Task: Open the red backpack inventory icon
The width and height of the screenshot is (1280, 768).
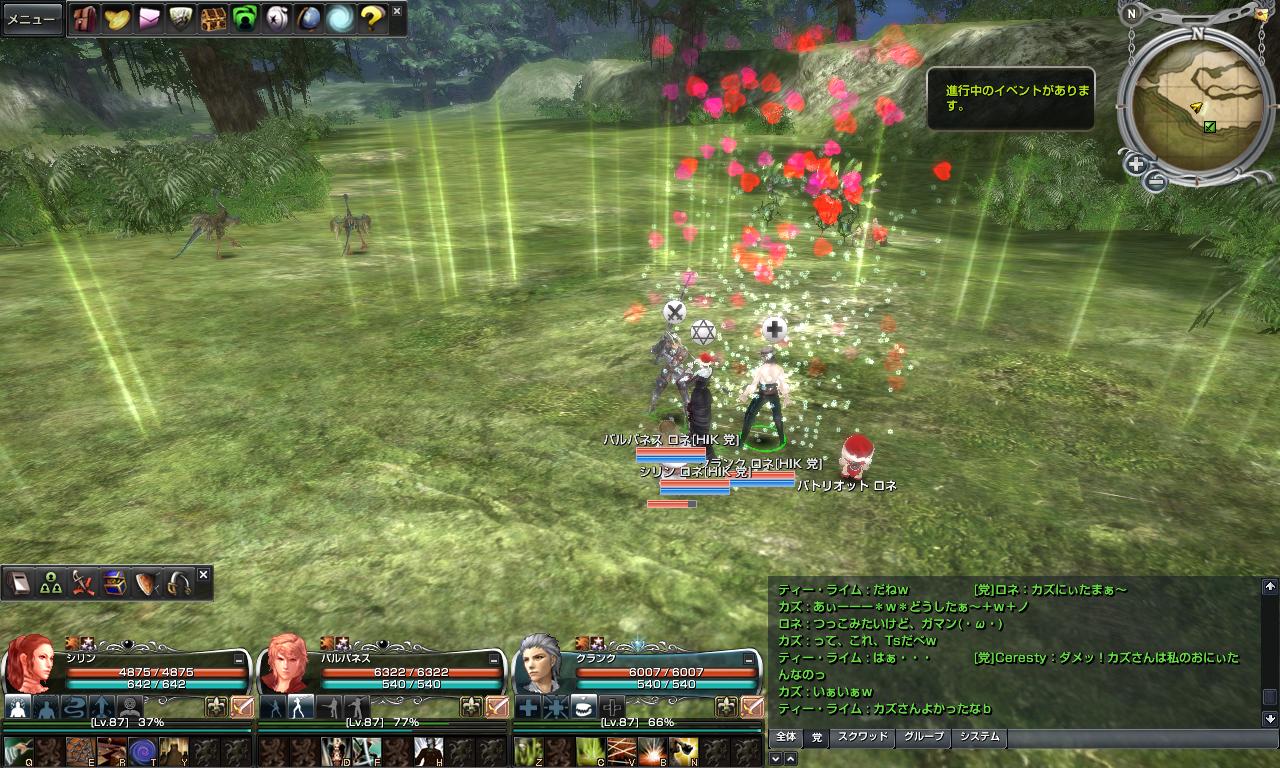Action: pos(84,19)
